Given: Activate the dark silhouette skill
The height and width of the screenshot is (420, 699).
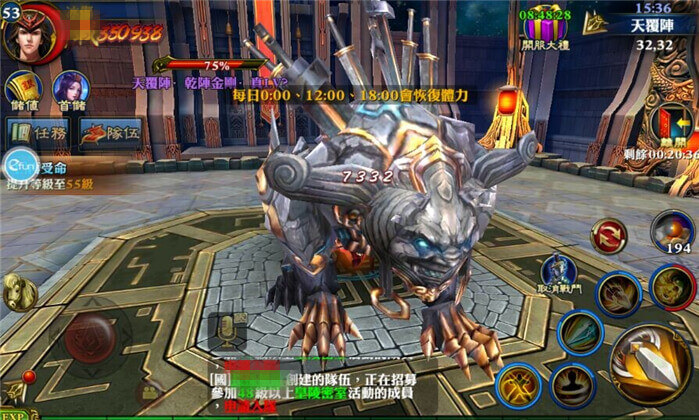Looking at the screenshot, I should click(x=572, y=386).
